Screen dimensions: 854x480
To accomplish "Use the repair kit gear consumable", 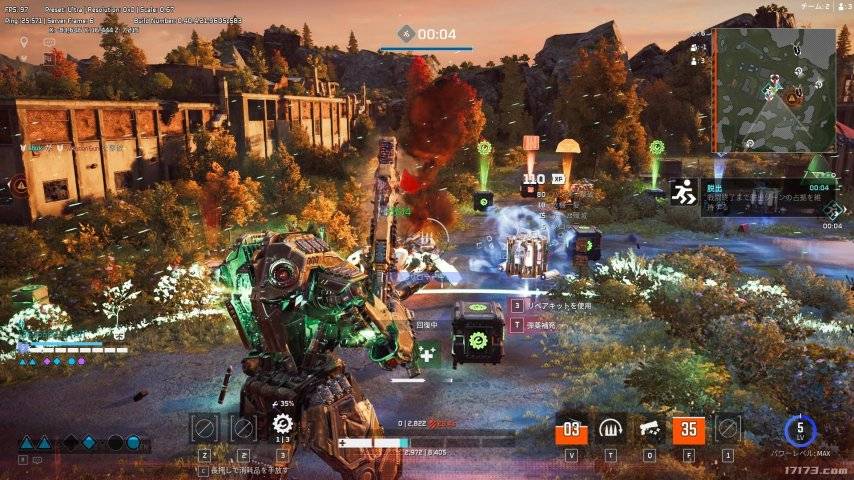I will point(283,427).
